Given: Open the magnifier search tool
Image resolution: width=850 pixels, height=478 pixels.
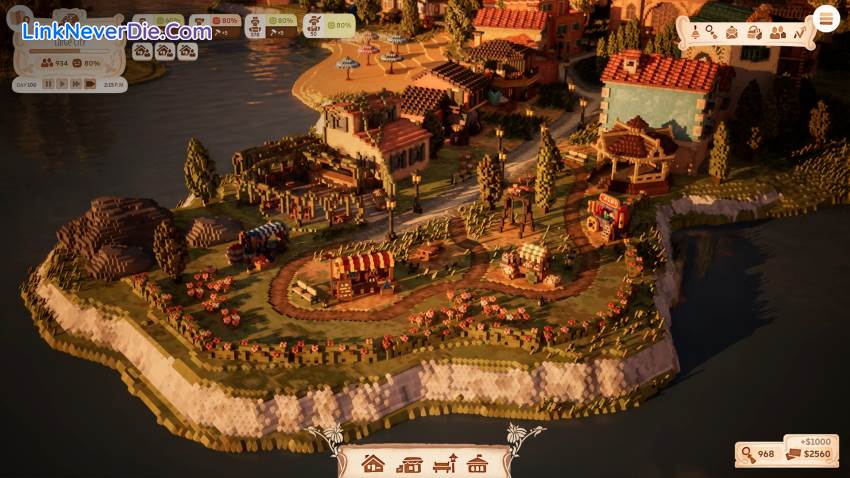Looking at the screenshot, I should pos(711,32).
